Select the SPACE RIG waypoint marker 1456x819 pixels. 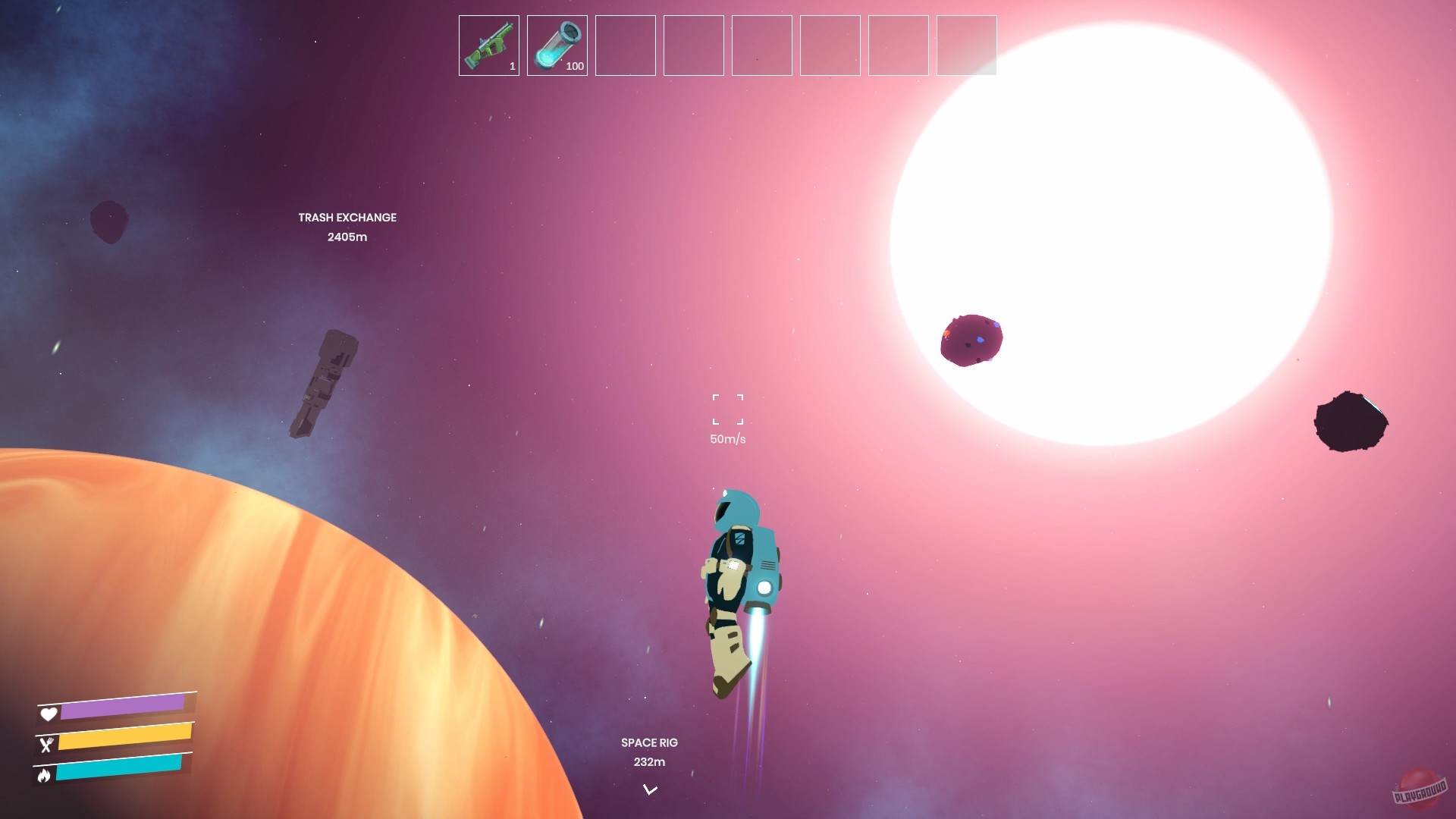[x=649, y=742]
